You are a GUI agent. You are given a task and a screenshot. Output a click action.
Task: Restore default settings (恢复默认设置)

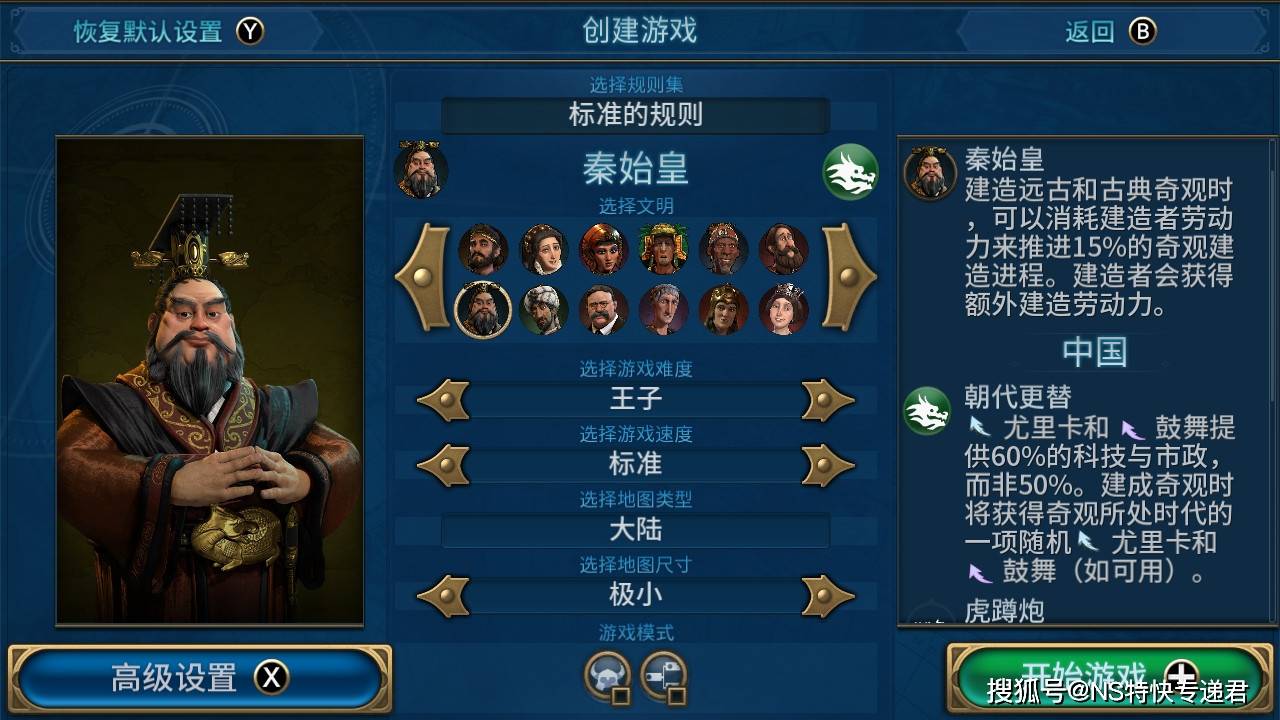point(167,31)
